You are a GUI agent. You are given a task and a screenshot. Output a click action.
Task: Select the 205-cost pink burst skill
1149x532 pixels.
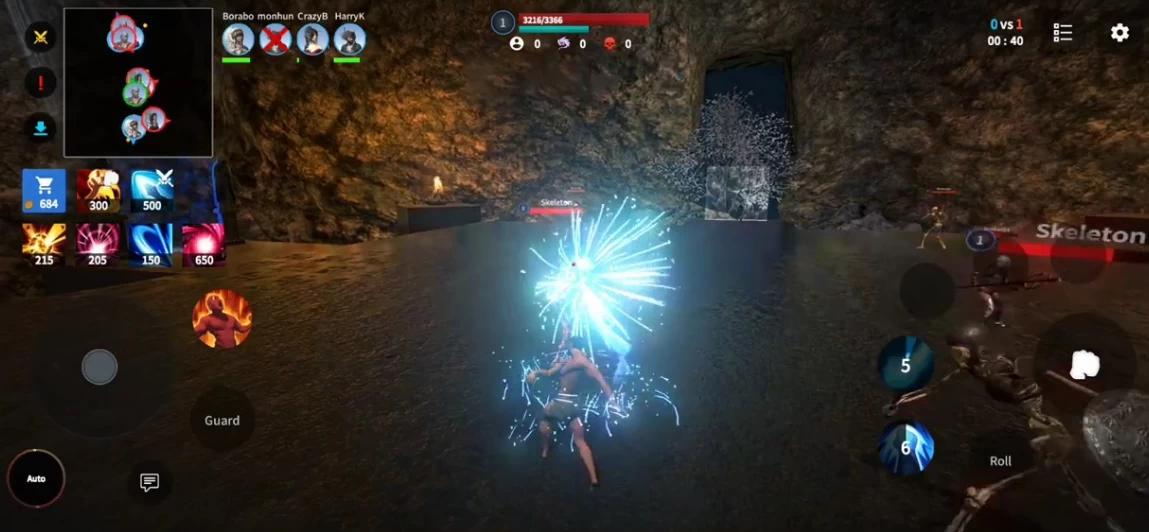[98, 245]
